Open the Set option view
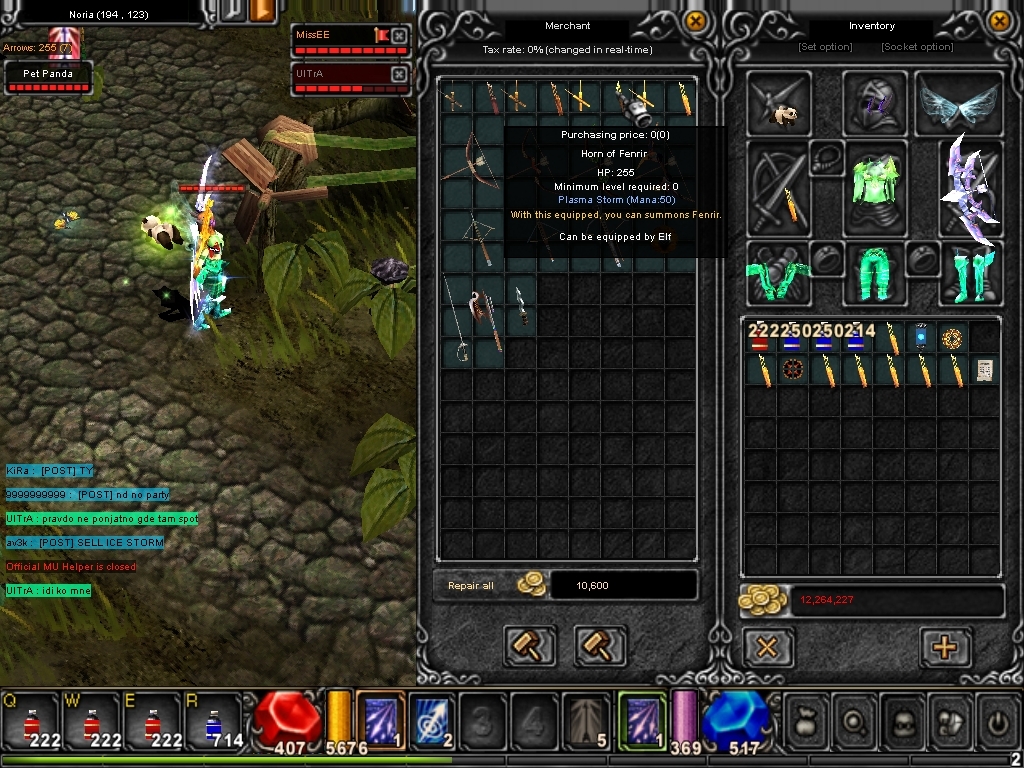 (x=825, y=47)
